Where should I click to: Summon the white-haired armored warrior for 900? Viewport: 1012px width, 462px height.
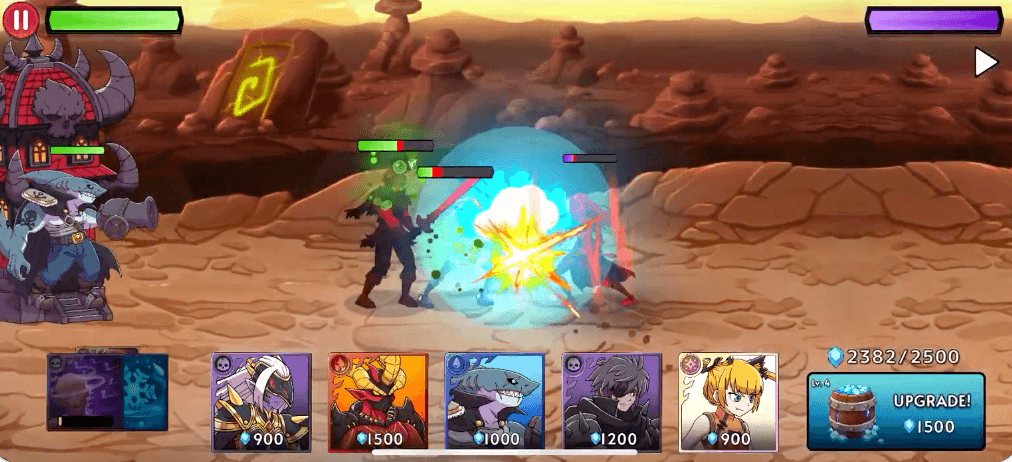(261, 401)
